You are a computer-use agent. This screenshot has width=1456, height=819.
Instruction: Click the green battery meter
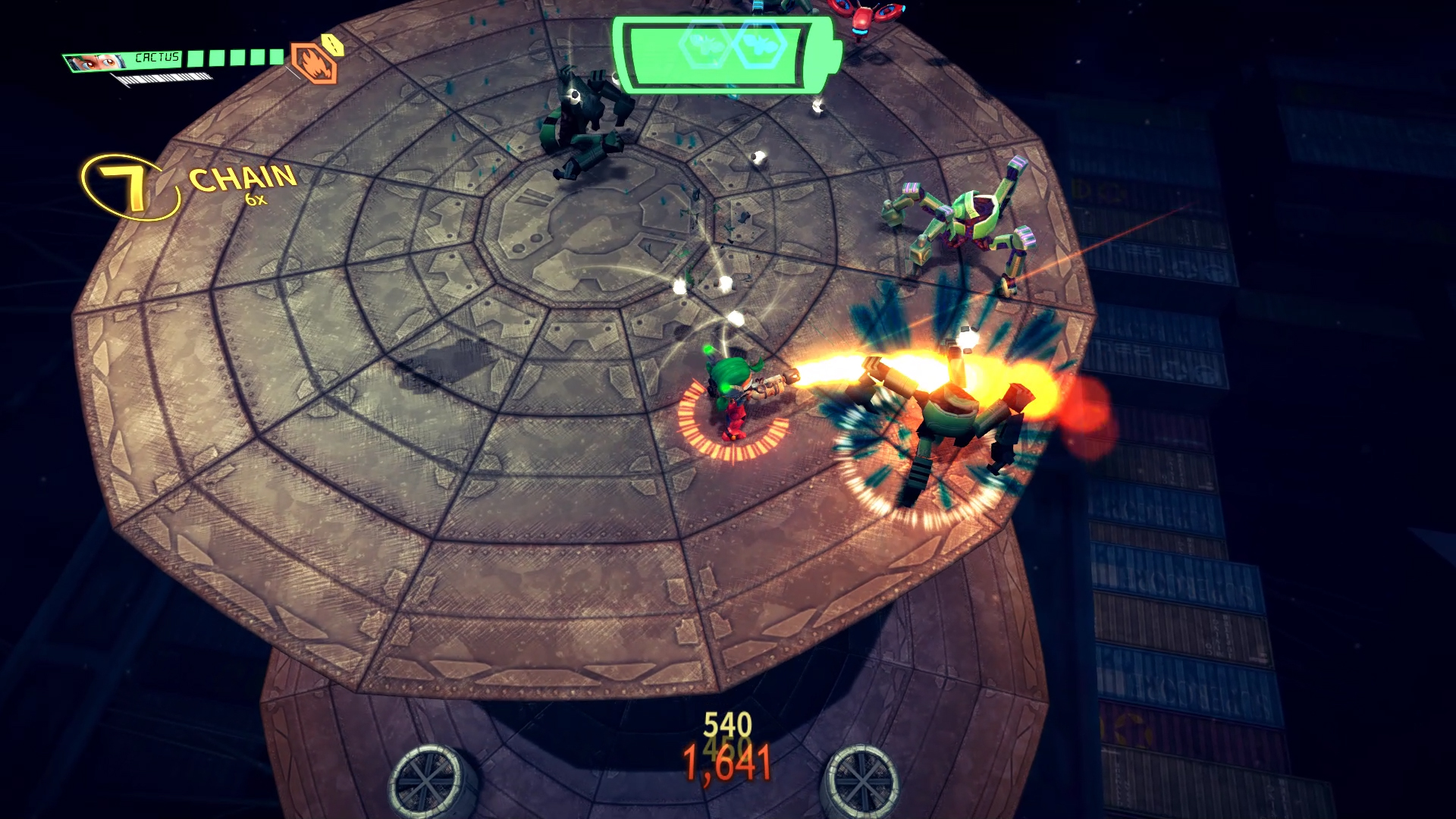(x=725, y=55)
